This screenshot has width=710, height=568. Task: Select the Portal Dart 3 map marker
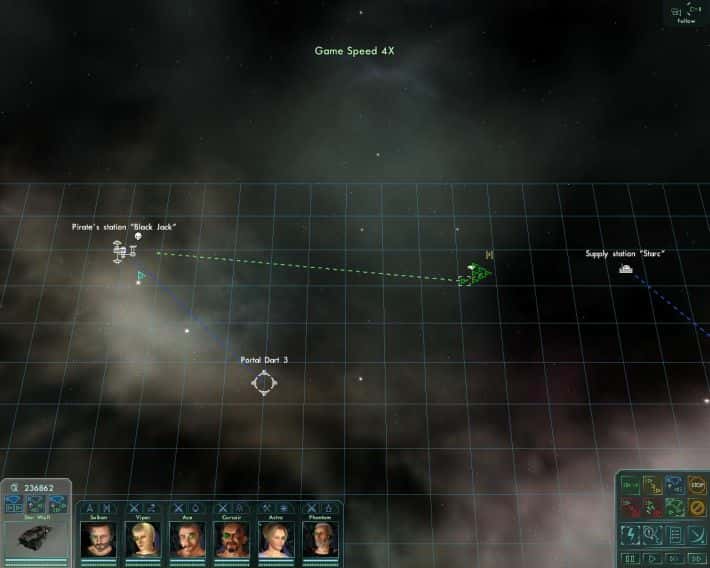pyautogui.click(x=264, y=382)
